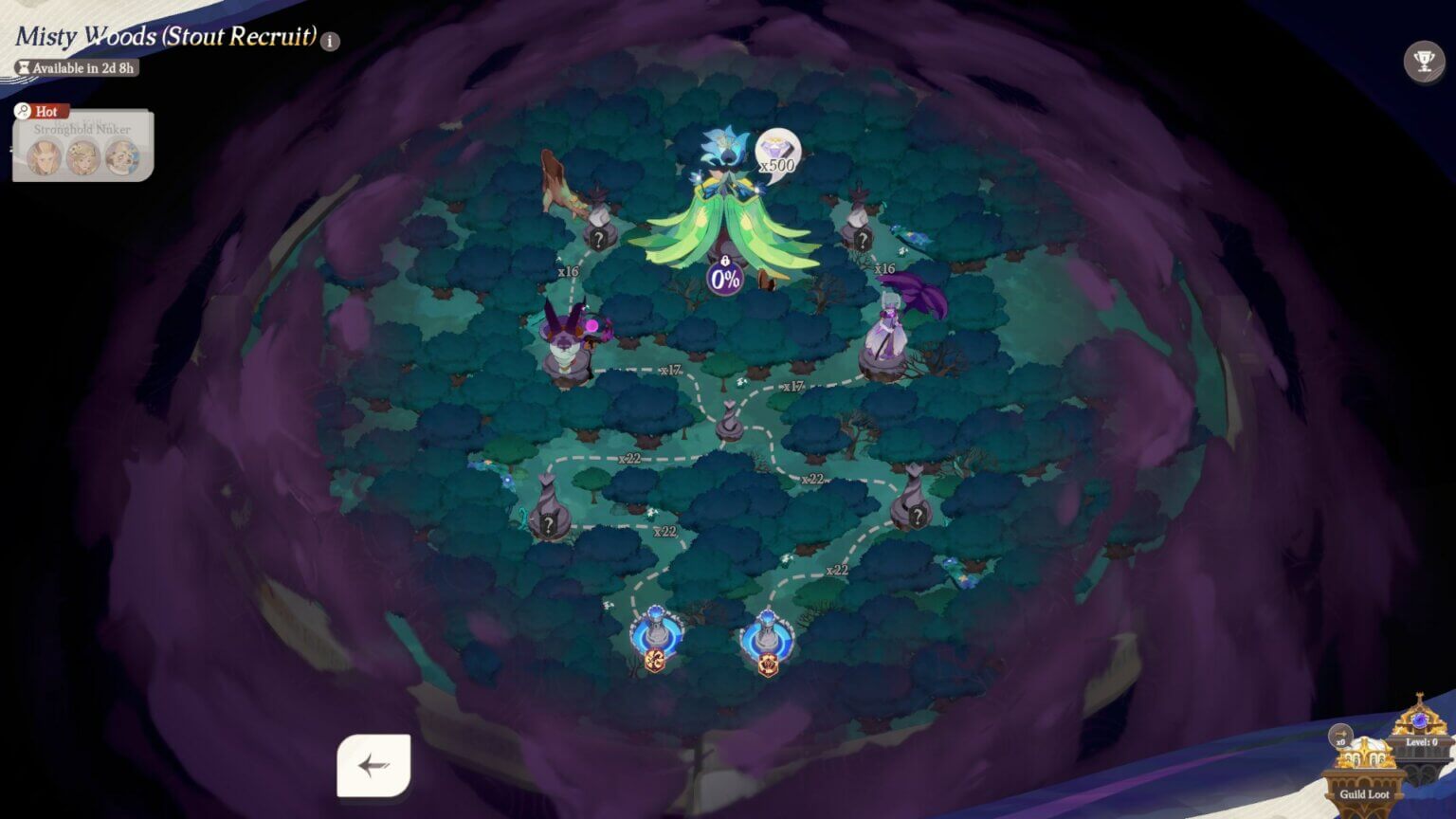The height and width of the screenshot is (819, 1456).
Task: Expand the Stronghold Nuker hero lineup
Action: pyautogui.click(x=82, y=159)
